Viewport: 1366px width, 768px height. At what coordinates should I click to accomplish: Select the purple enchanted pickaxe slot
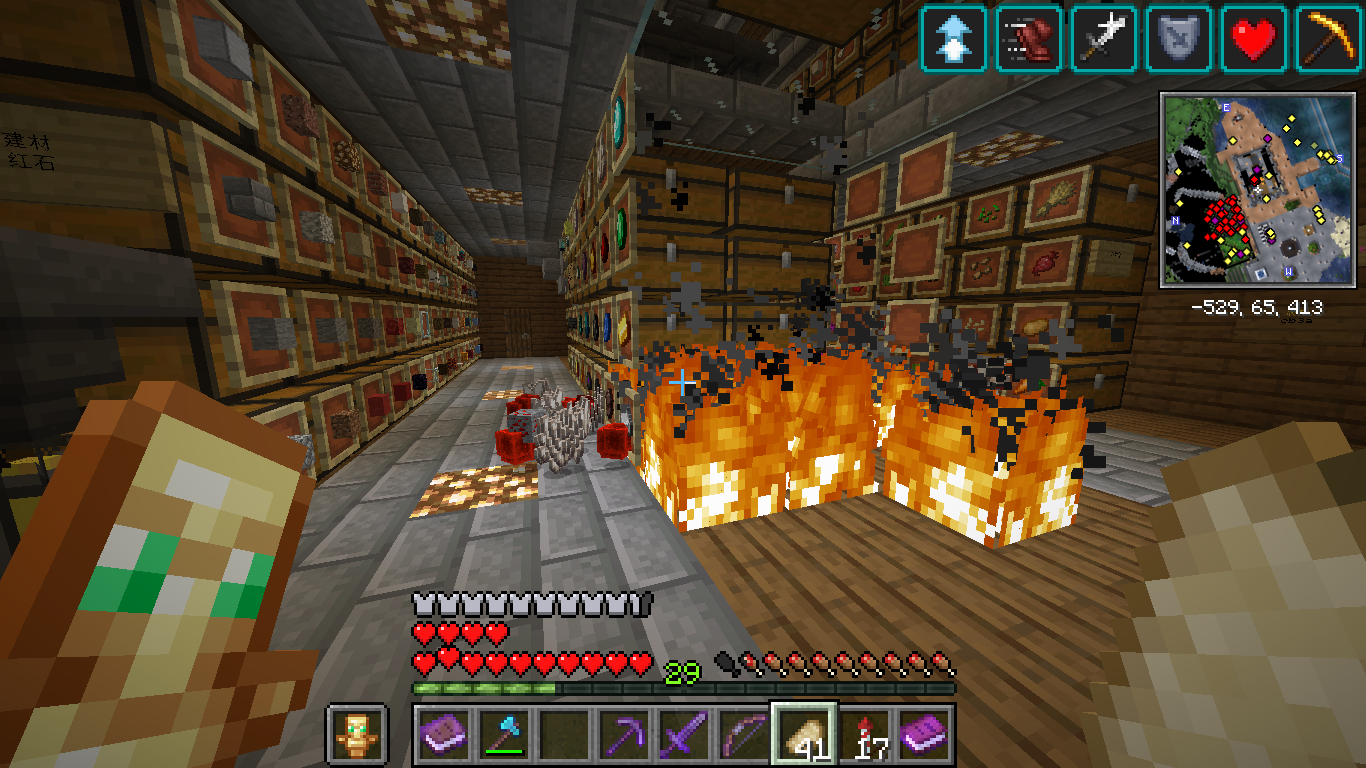(624, 735)
